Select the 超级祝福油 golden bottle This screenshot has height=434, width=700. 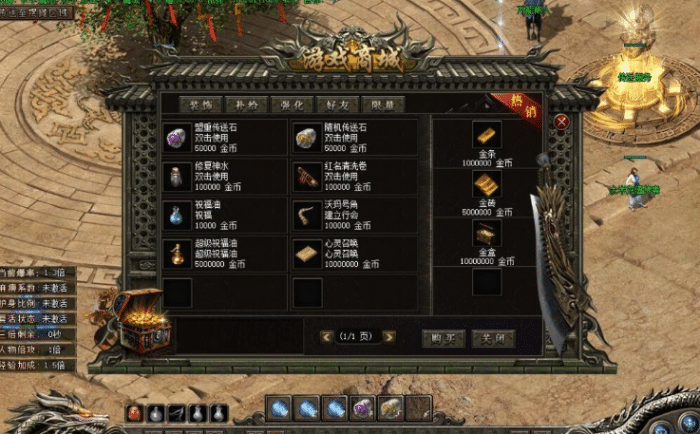click(176, 254)
